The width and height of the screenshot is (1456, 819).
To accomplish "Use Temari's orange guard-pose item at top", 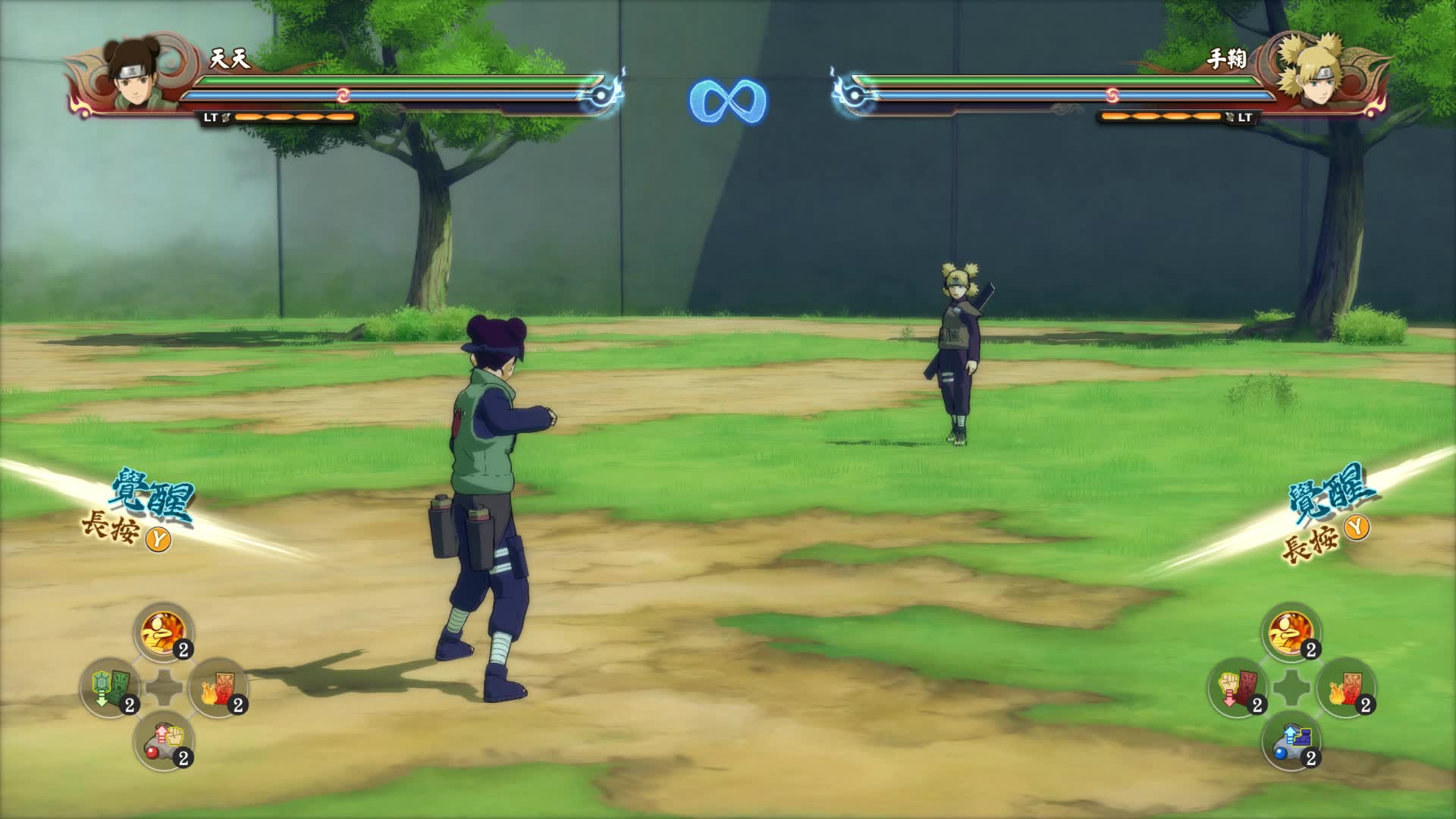I will (1291, 632).
